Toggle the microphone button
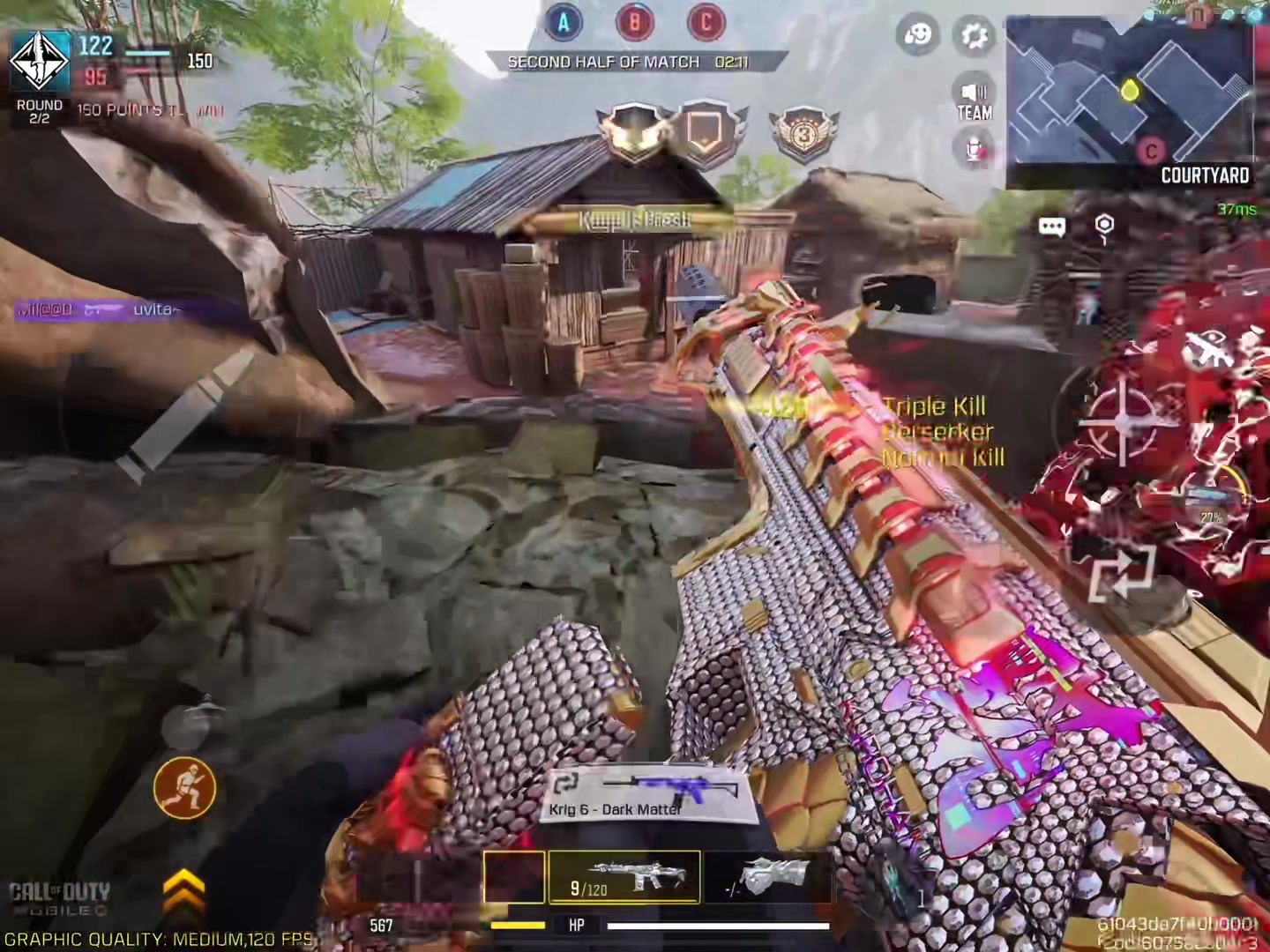 point(974,150)
